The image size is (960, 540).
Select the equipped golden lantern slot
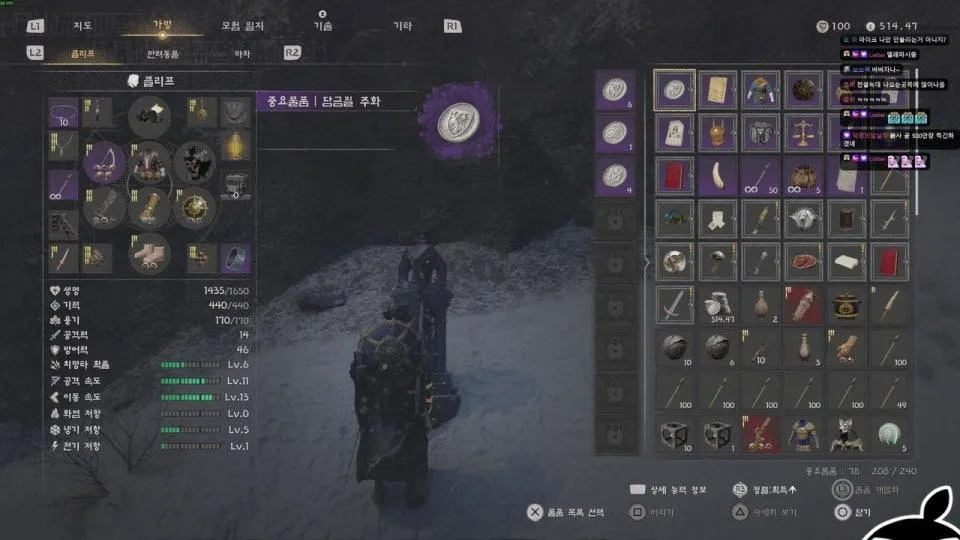(x=235, y=145)
